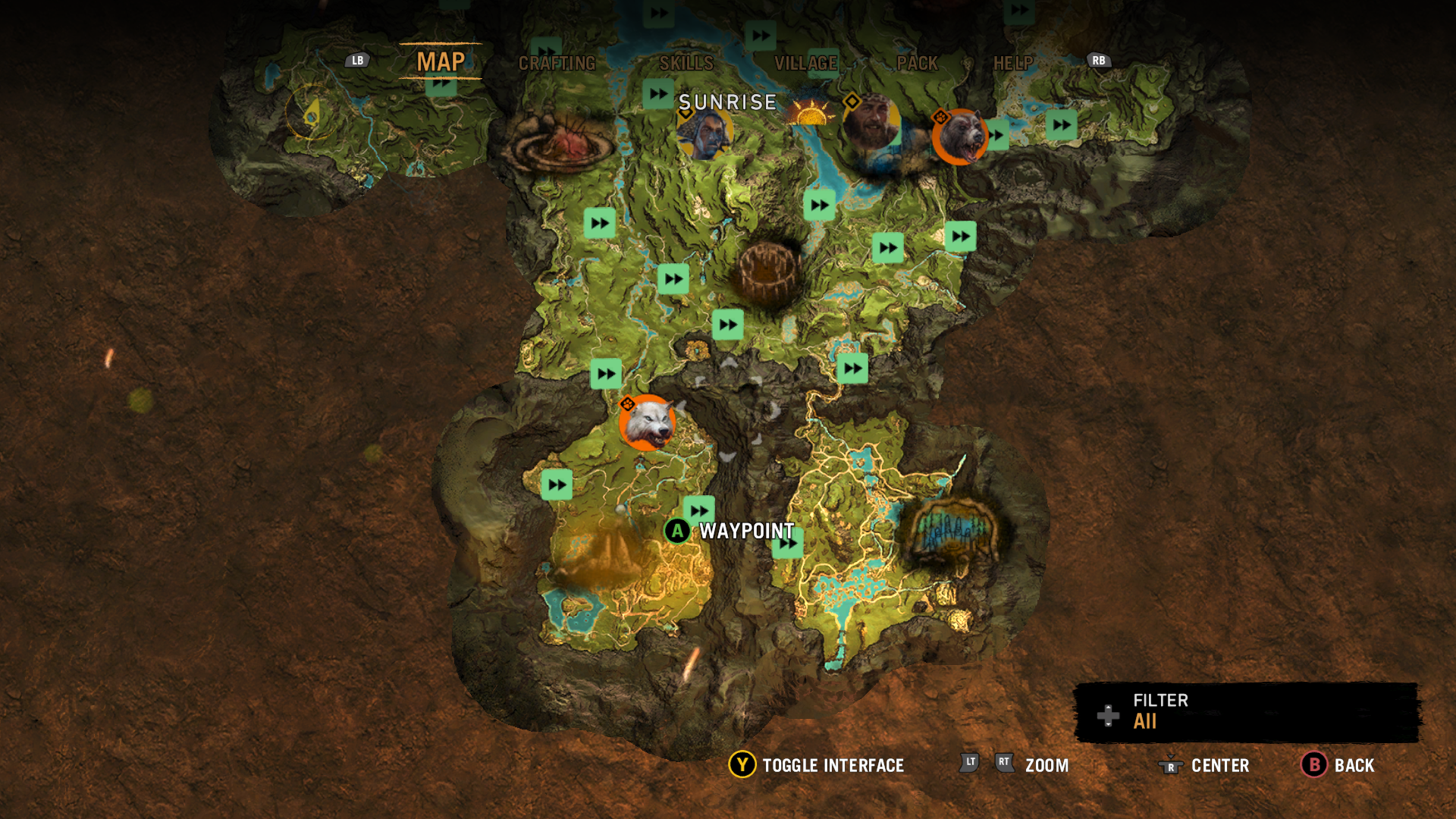Viewport: 1456px width, 819px height.
Task: Switch to the Crafting tab
Action: pyautogui.click(x=557, y=63)
